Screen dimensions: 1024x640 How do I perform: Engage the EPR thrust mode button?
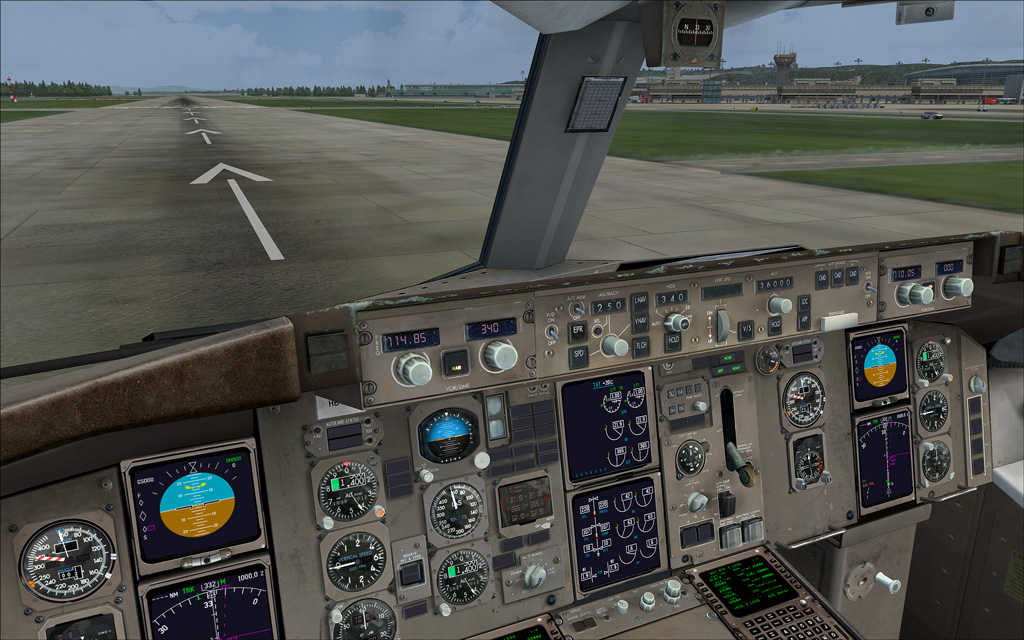tap(578, 331)
